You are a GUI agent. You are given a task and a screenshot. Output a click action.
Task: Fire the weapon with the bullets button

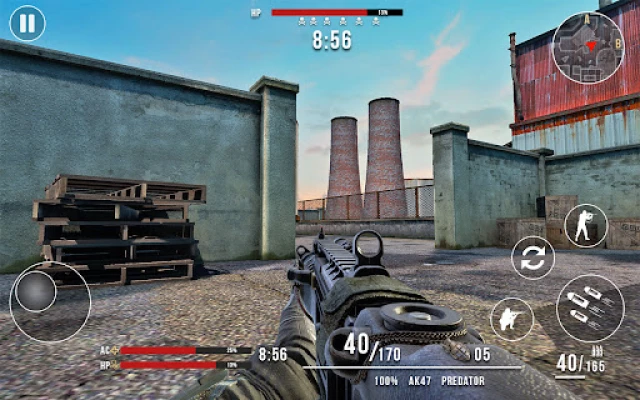[x=589, y=308]
